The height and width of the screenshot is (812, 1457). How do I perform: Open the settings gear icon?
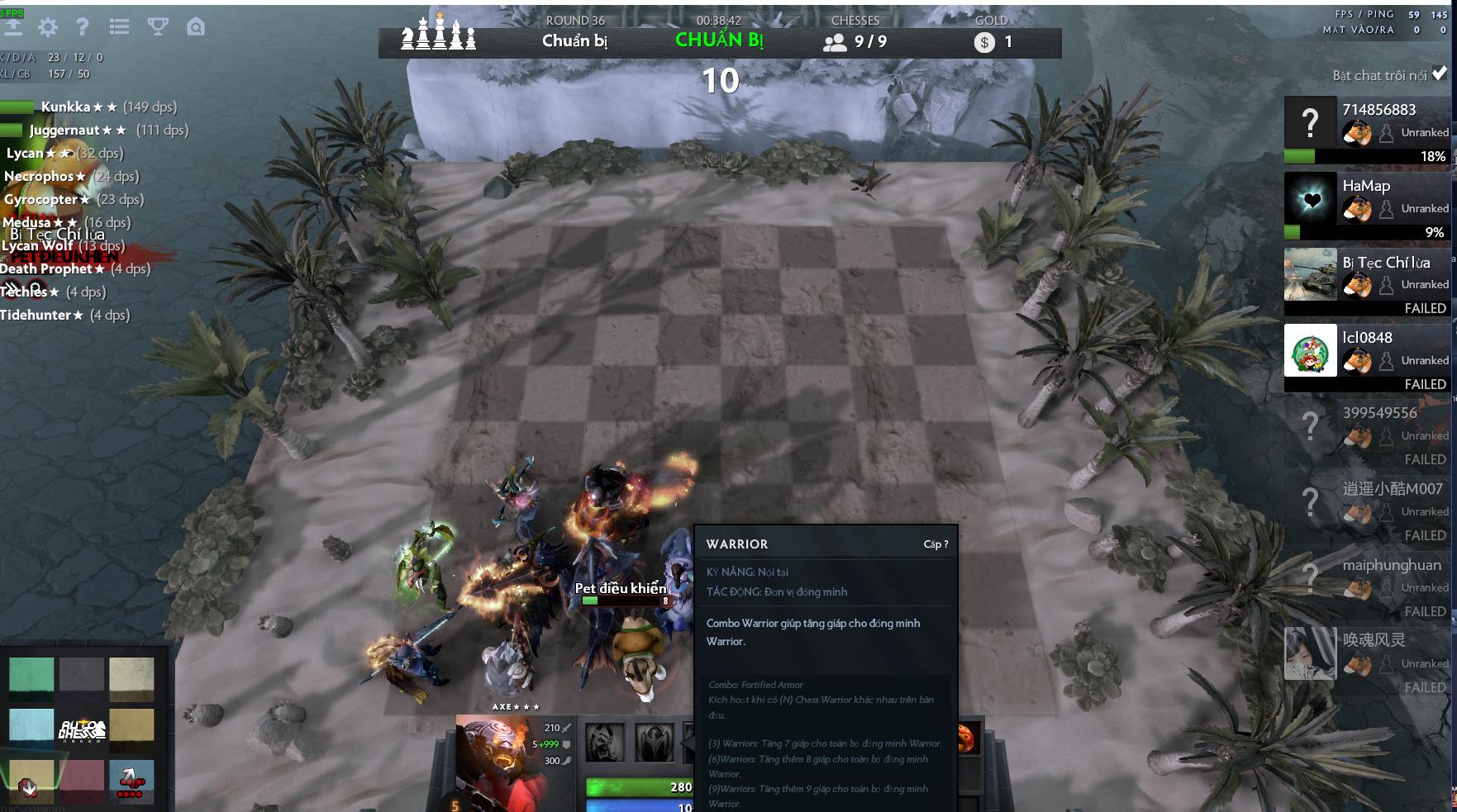(x=49, y=27)
